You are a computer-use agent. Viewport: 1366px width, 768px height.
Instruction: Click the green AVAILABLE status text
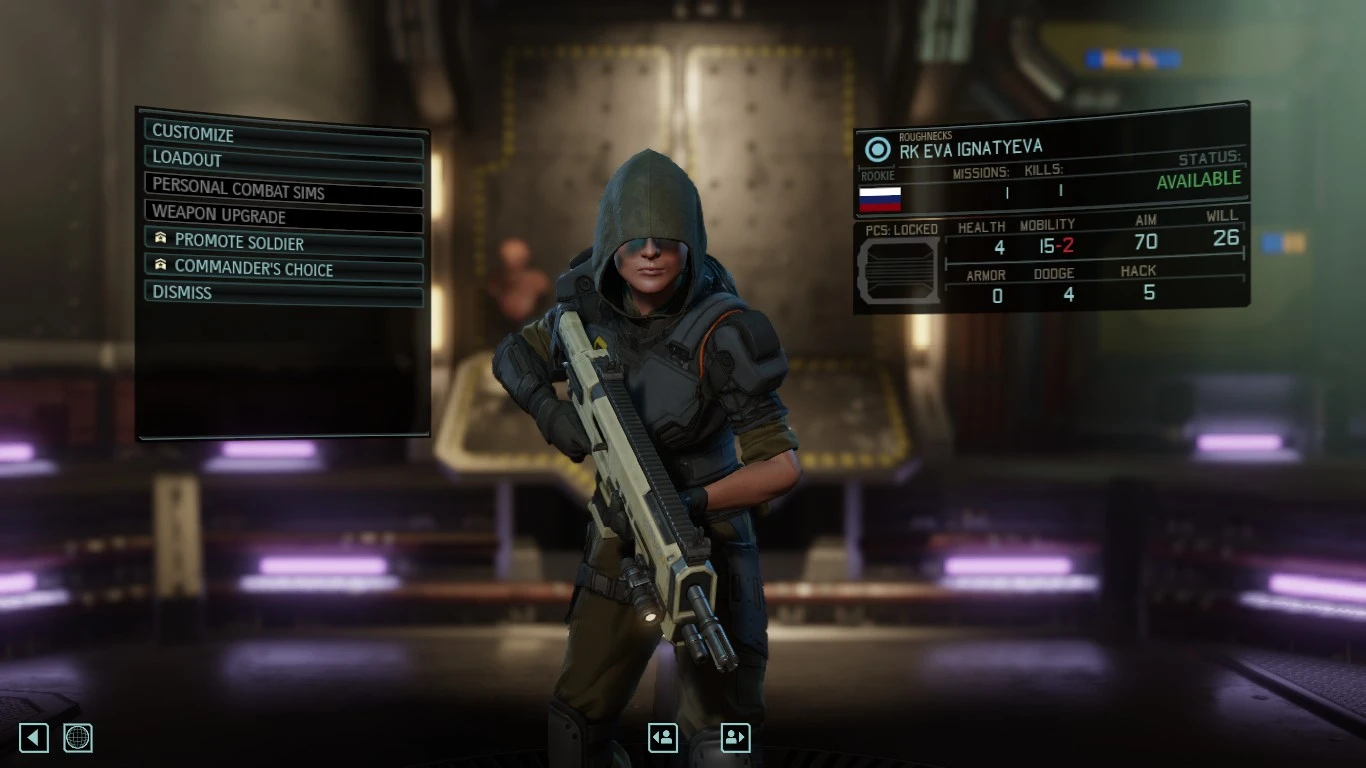(1199, 178)
